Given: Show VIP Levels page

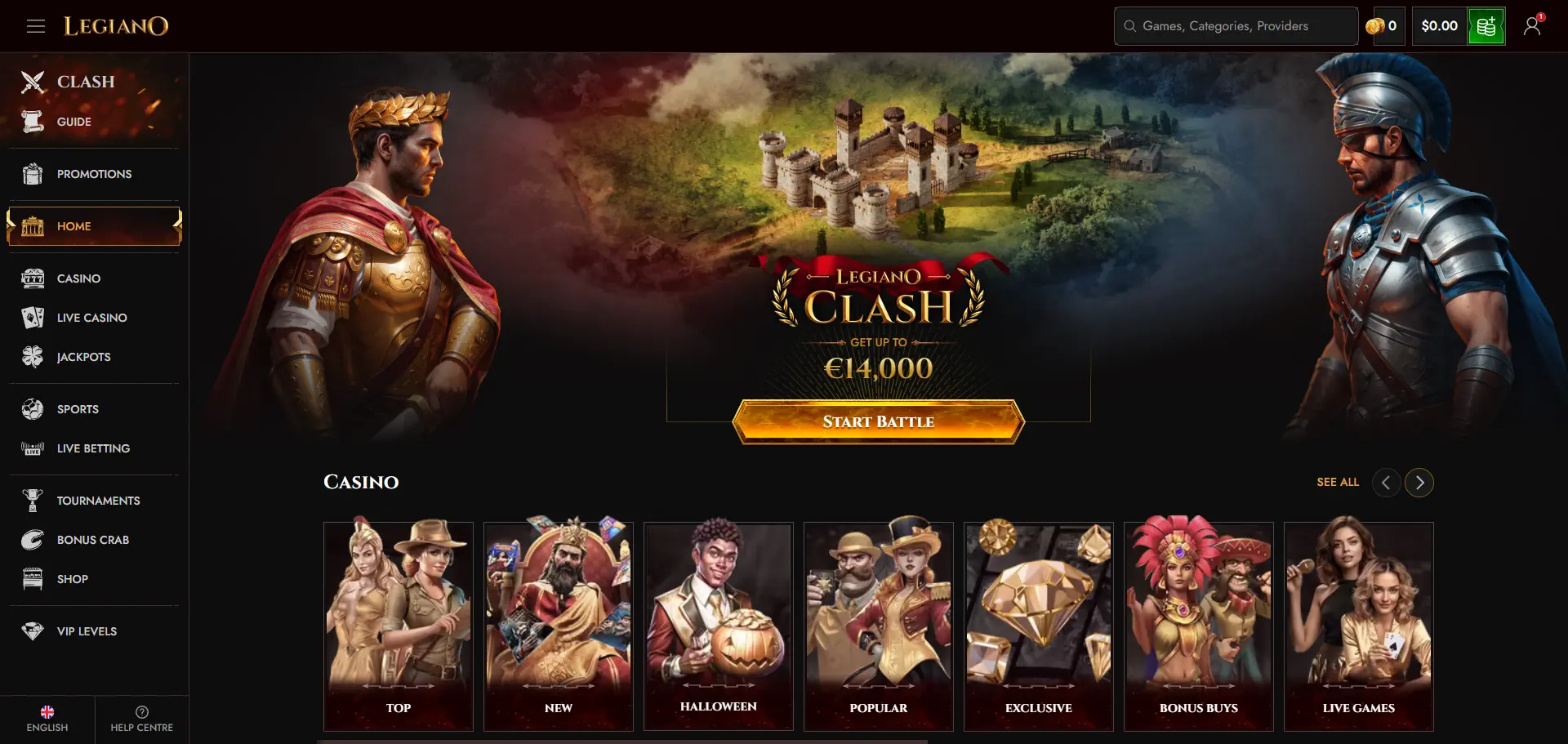Looking at the screenshot, I should (87, 631).
